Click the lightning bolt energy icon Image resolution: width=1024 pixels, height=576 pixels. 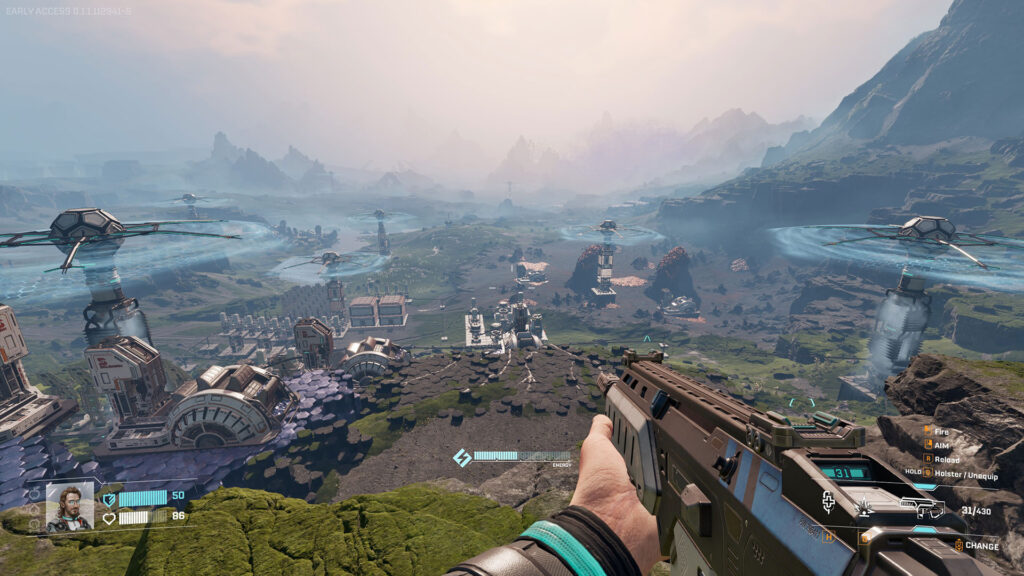pos(462,457)
